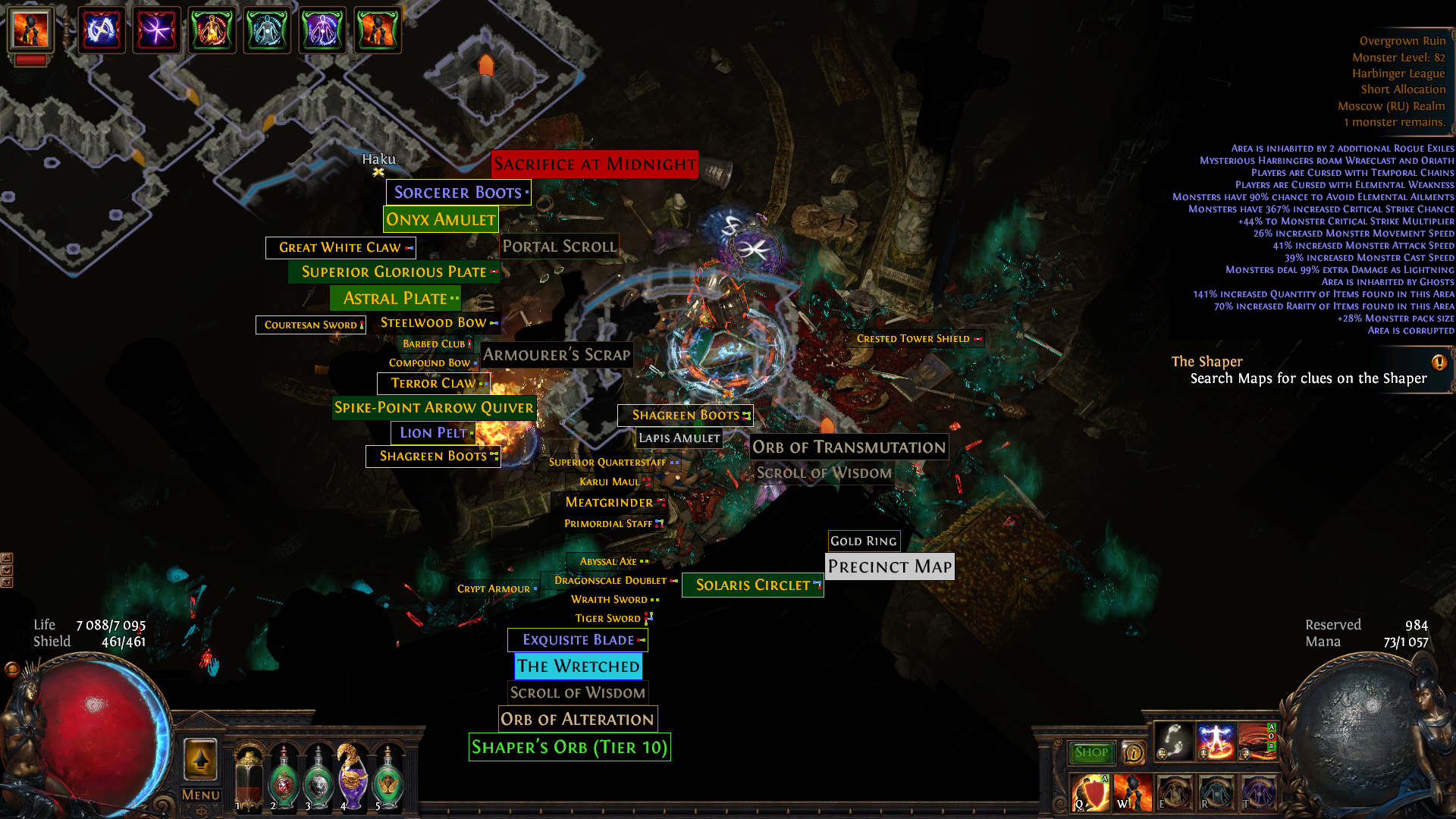Pick up the Orb of Transmutation label
Screen dimensions: 1456x819
(x=849, y=447)
